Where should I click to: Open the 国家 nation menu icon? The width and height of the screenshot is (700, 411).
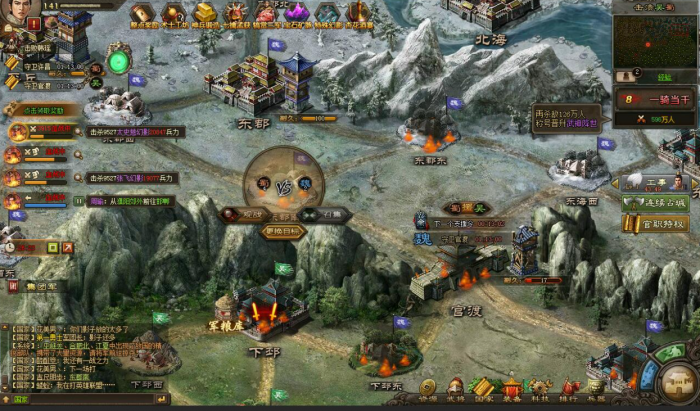click(x=484, y=387)
